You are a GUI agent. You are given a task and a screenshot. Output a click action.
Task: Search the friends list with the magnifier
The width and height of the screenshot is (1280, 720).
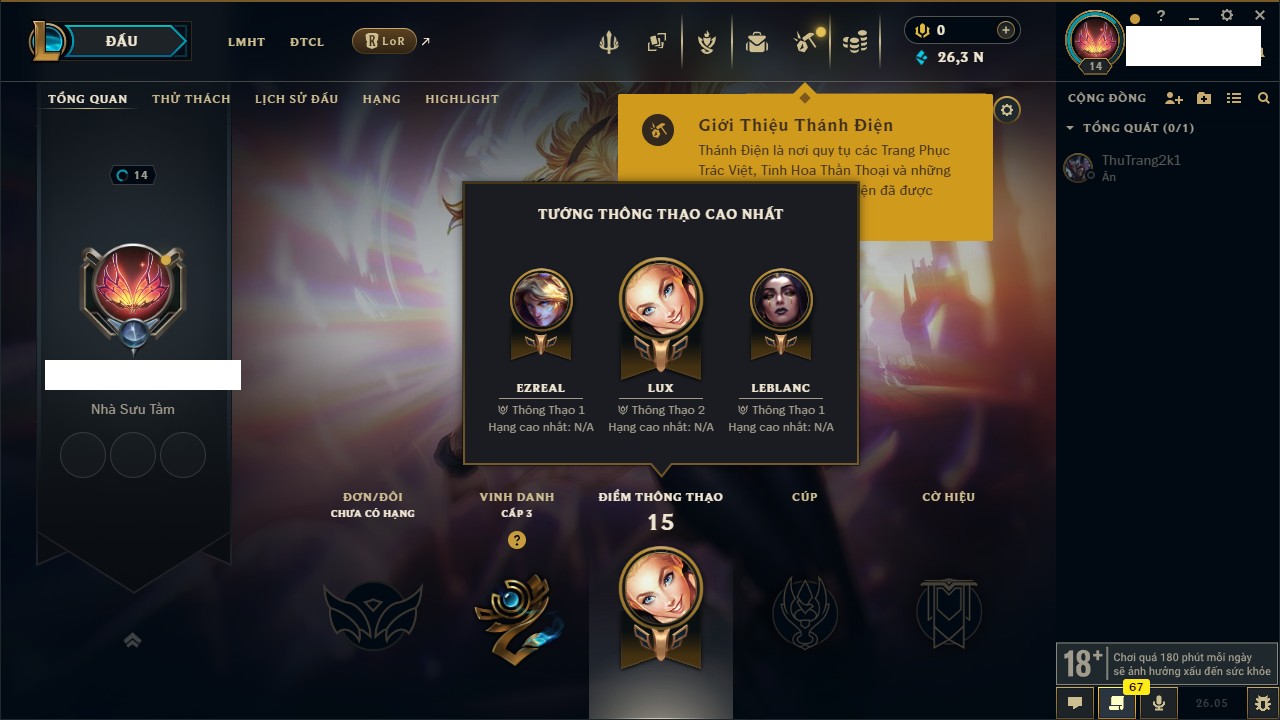[x=1264, y=98]
